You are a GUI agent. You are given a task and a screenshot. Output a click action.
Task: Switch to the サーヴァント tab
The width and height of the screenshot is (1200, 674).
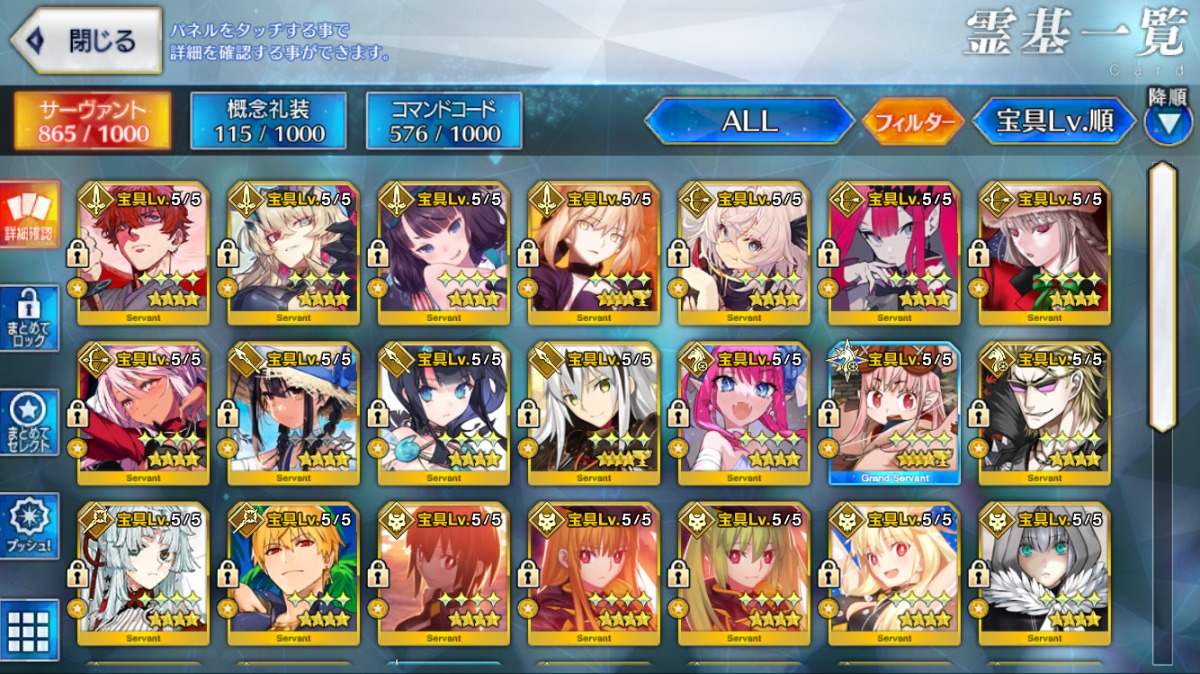point(92,121)
